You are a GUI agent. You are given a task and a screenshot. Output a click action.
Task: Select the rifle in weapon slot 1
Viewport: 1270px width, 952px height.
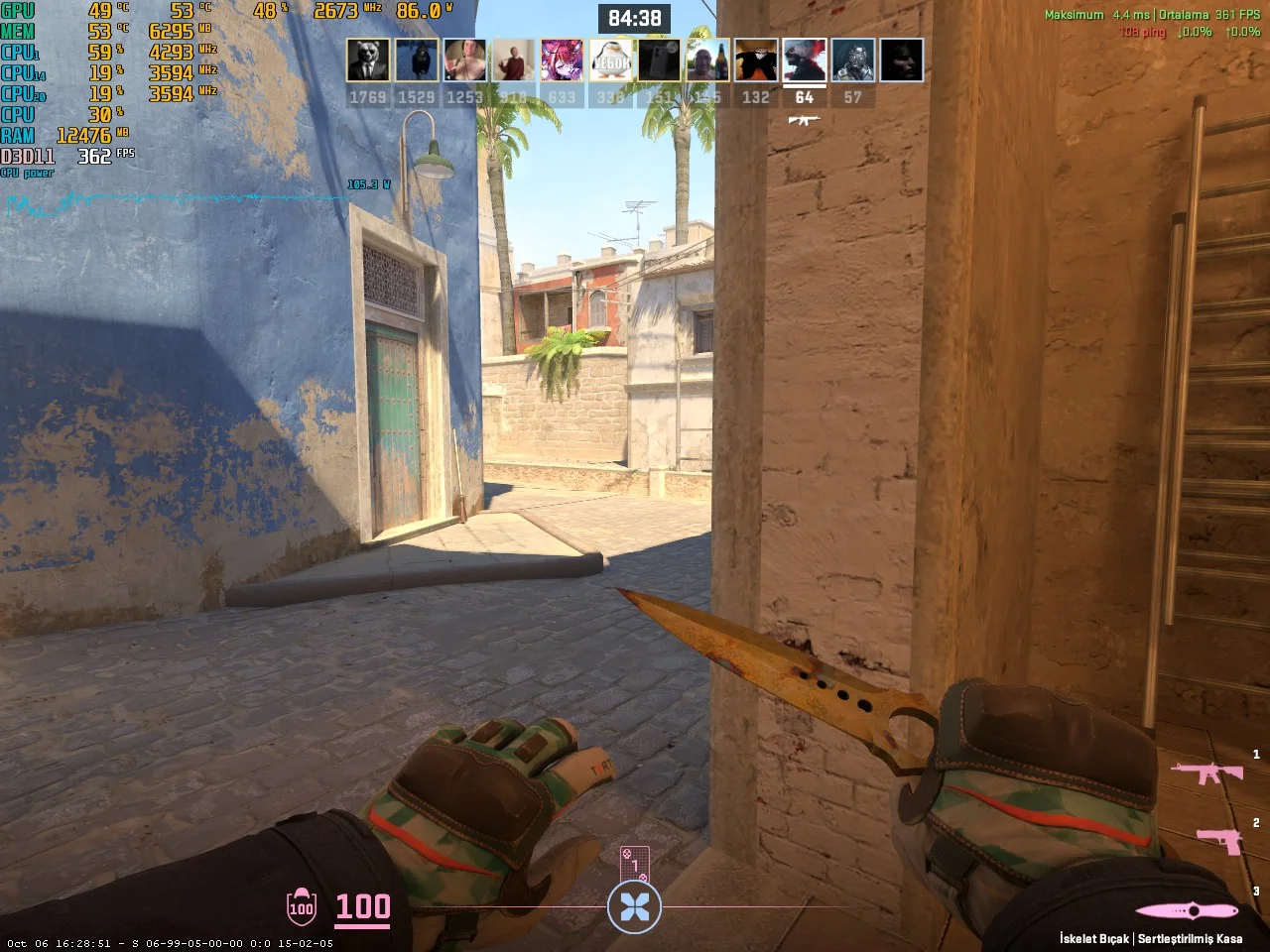pyautogui.click(x=1206, y=772)
